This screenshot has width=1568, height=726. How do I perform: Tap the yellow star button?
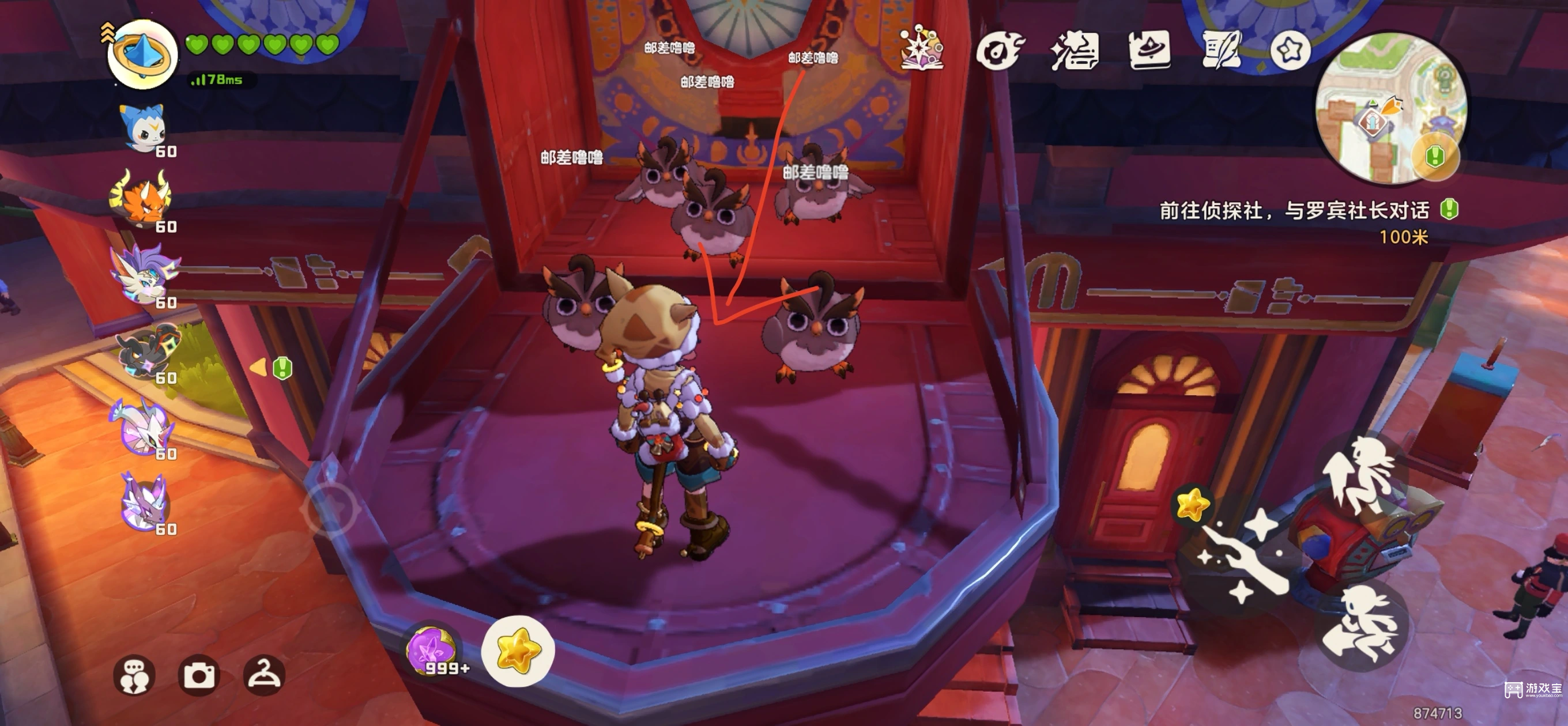[518, 651]
